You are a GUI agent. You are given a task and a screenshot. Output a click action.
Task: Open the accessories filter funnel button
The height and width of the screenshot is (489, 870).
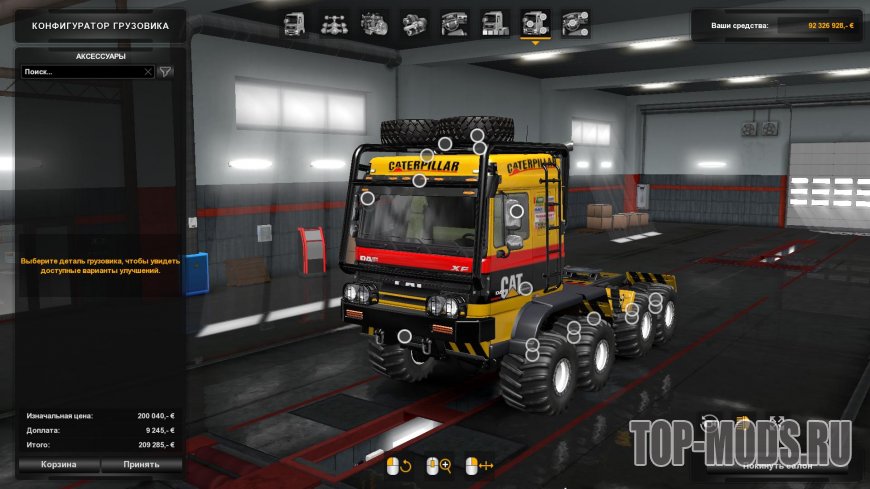166,72
